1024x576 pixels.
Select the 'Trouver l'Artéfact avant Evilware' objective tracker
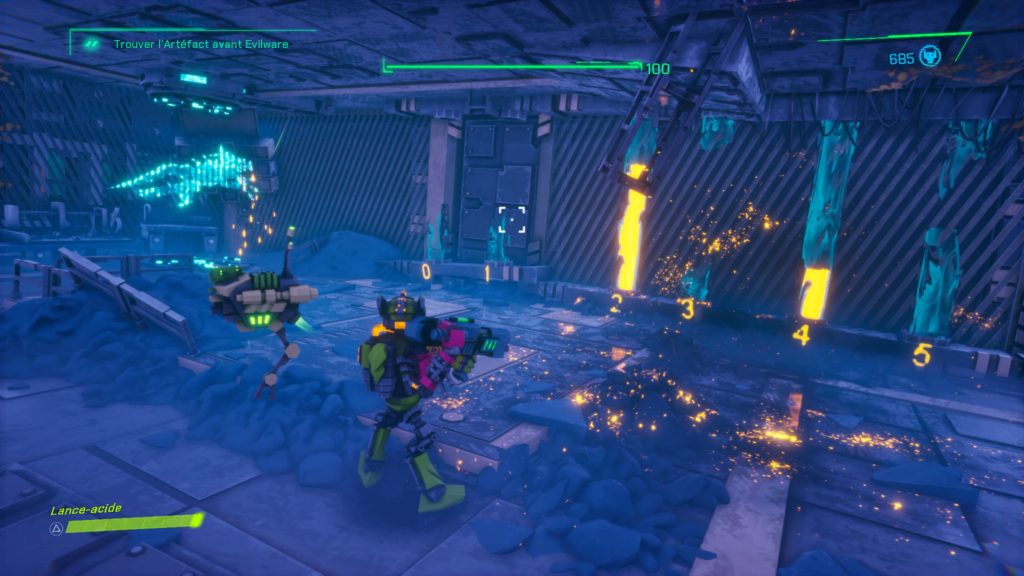pyautogui.click(x=181, y=43)
